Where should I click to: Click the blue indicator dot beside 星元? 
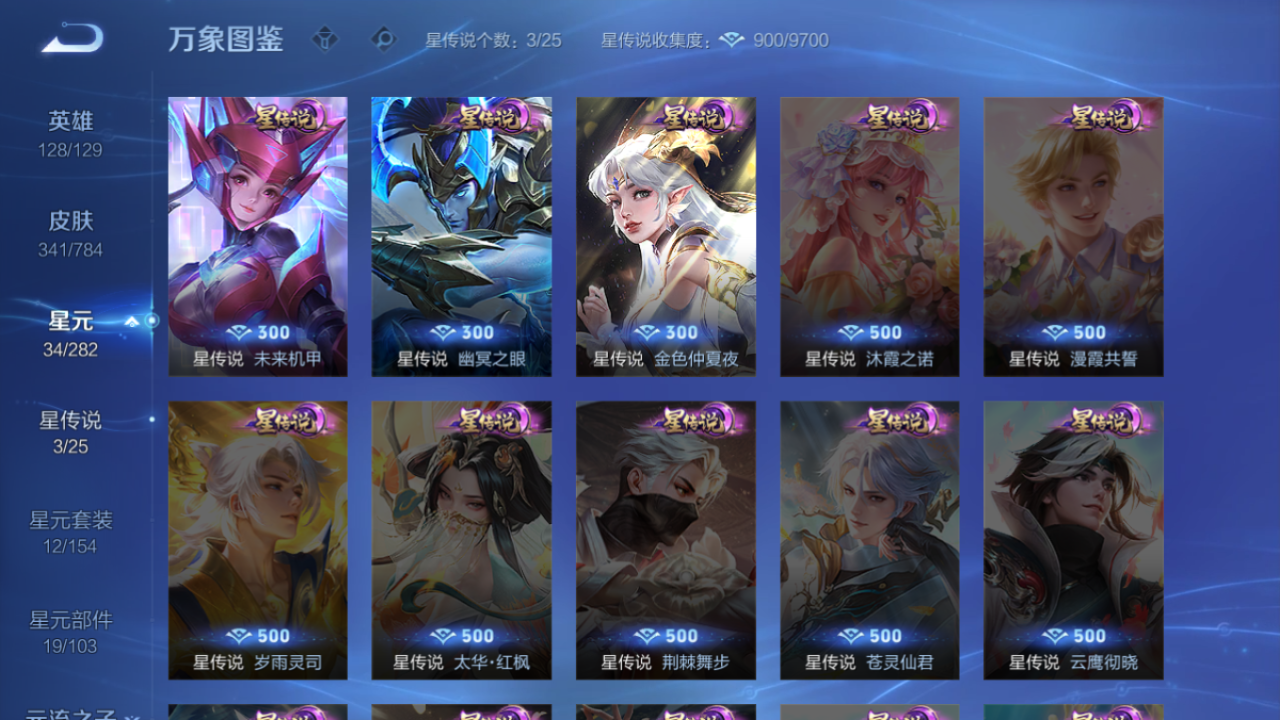click(151, 321)
